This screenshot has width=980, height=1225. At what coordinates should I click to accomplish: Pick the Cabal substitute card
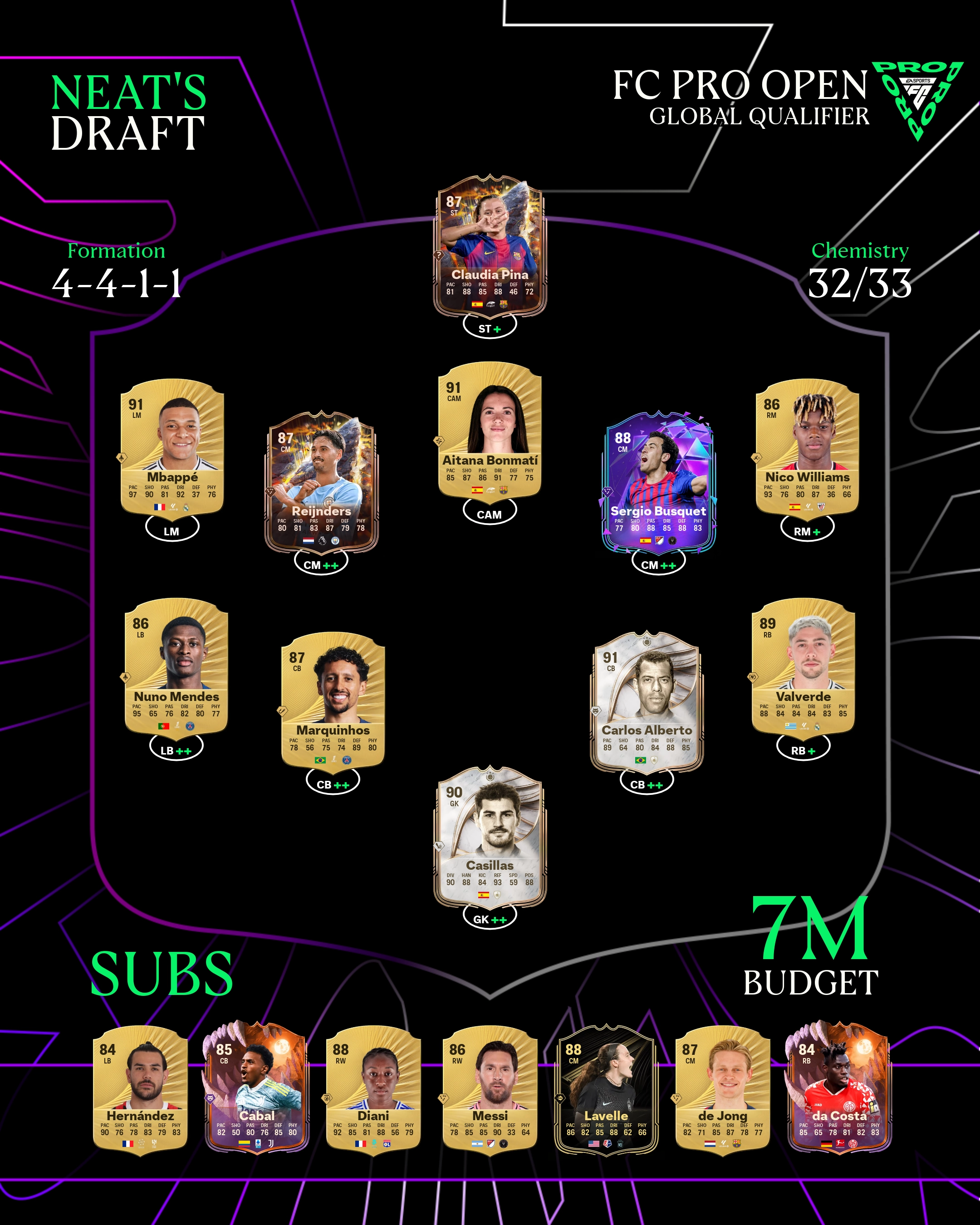pos(257,1090)
